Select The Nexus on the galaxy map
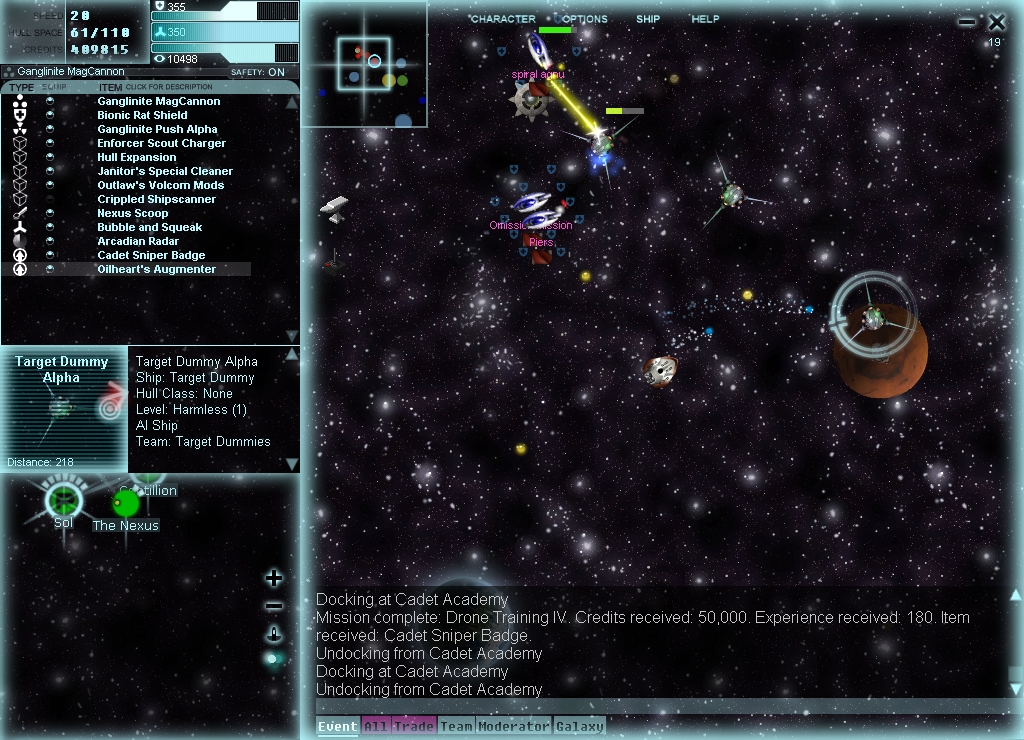This screenshot has width=1024, height=740. point(127,503)
